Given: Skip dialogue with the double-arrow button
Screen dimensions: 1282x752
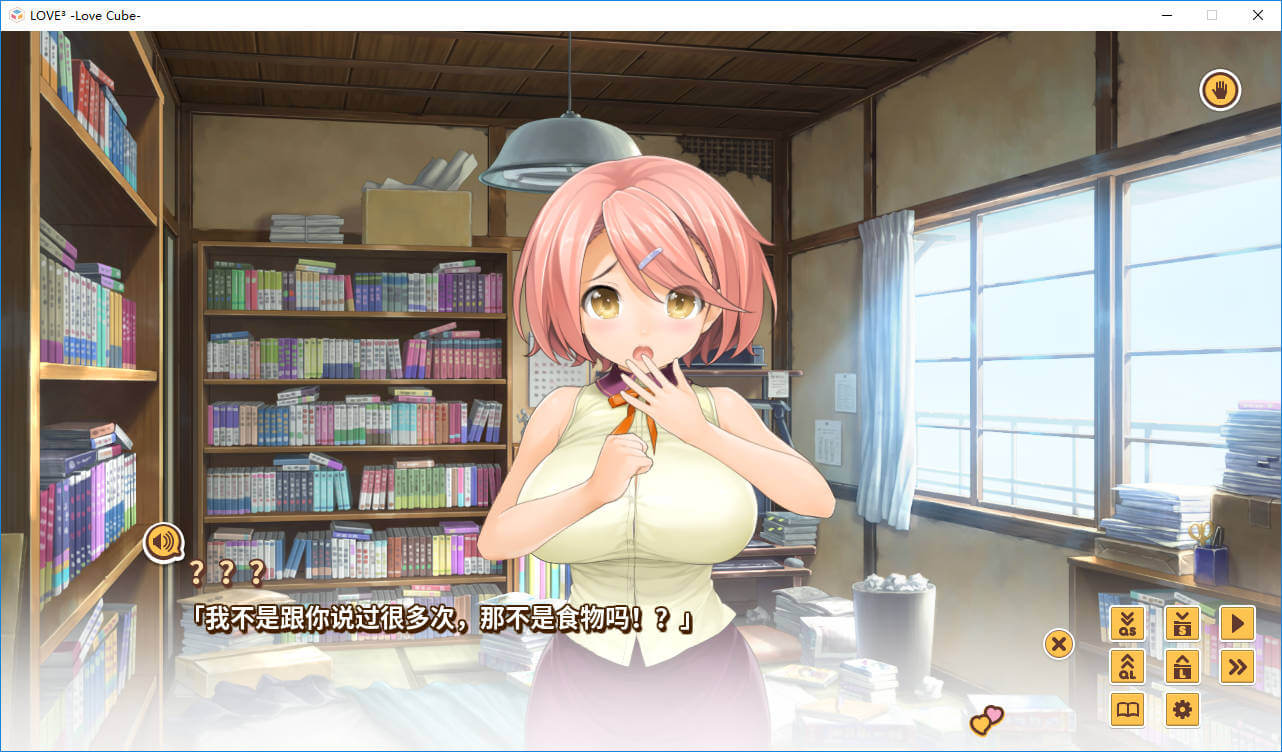Looking at the screenshot, I should point(1237,667).
